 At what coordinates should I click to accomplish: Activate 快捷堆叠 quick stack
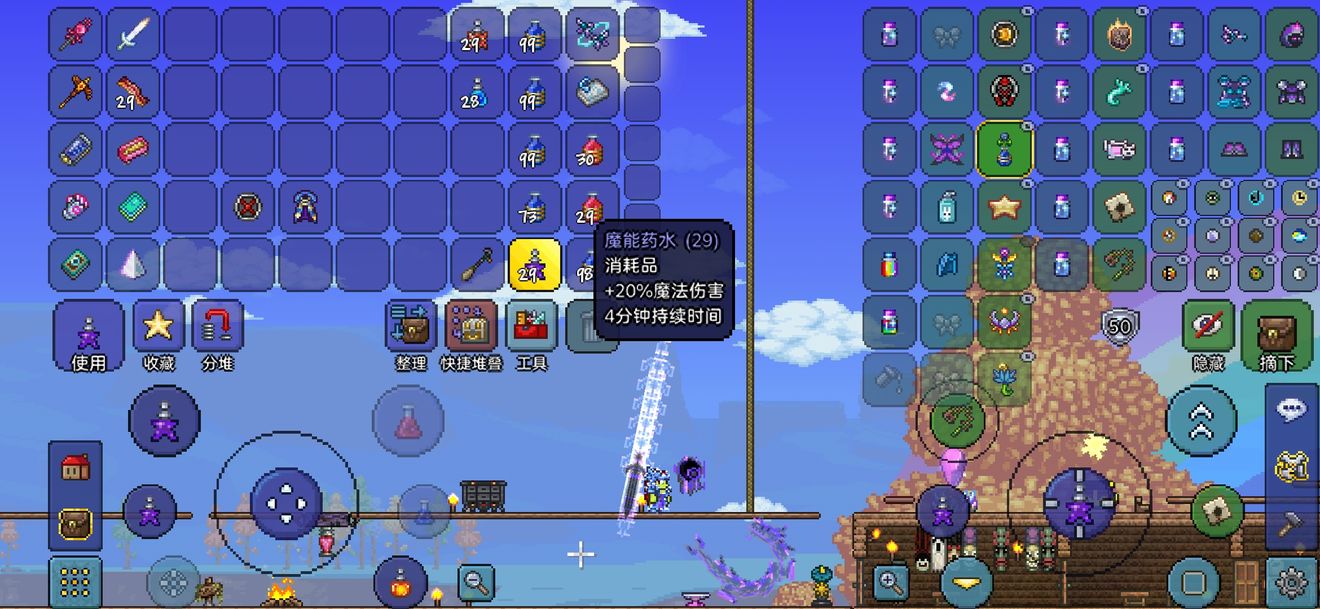471,334
